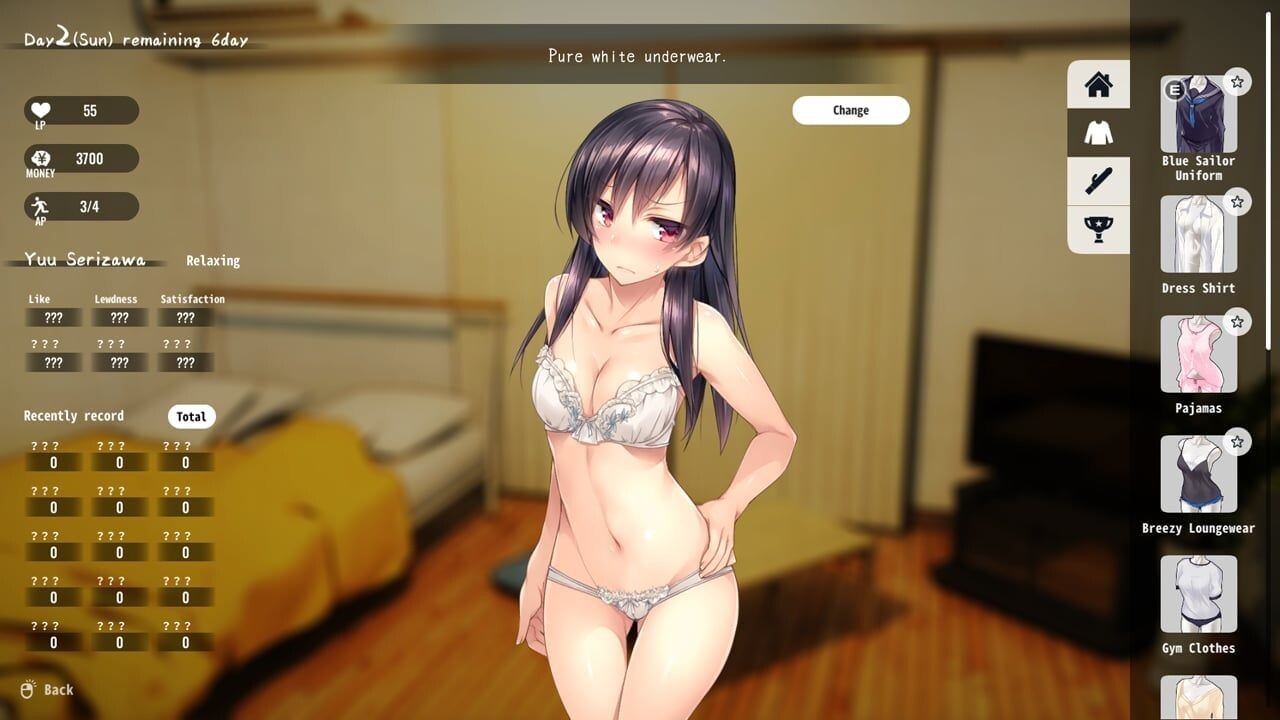This screenshot has width=1280, height=720.
Task: Favorite the Blue Sailor Uniform star
Action: pyautogui.click(x=1237, y=82)
